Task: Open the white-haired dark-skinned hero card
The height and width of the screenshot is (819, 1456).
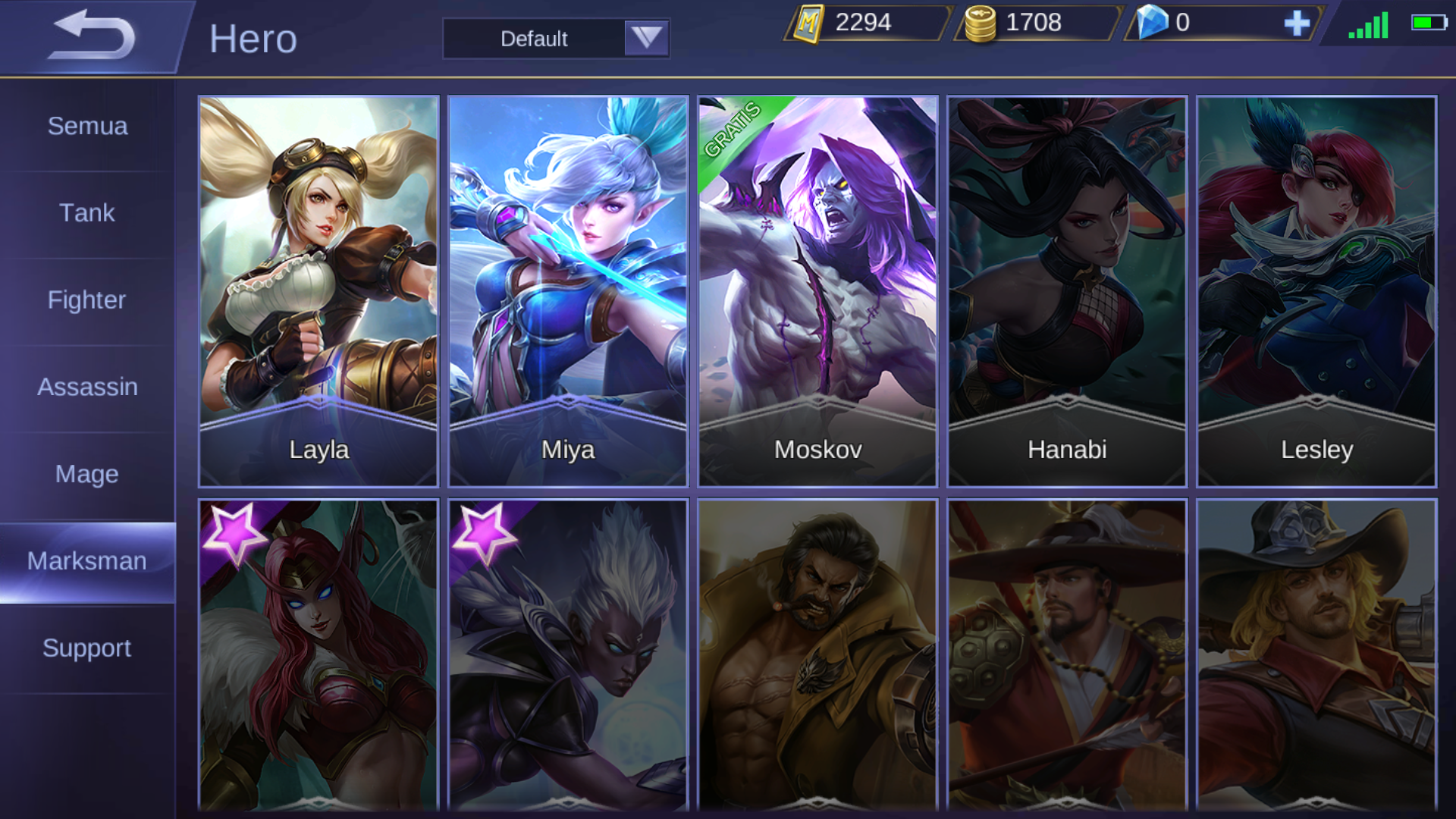Action: click(568, 656)
